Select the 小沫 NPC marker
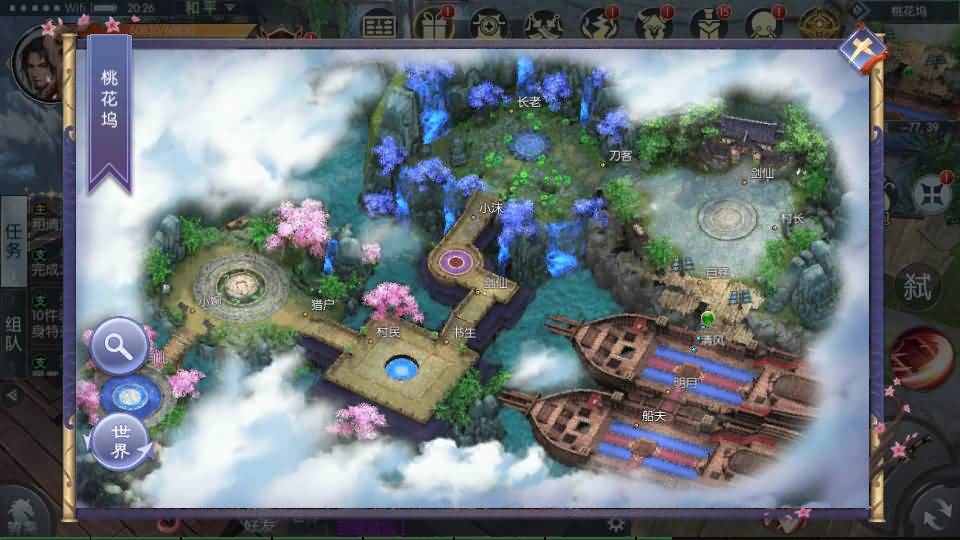960x540 pixels. click(x=490, y=208)
